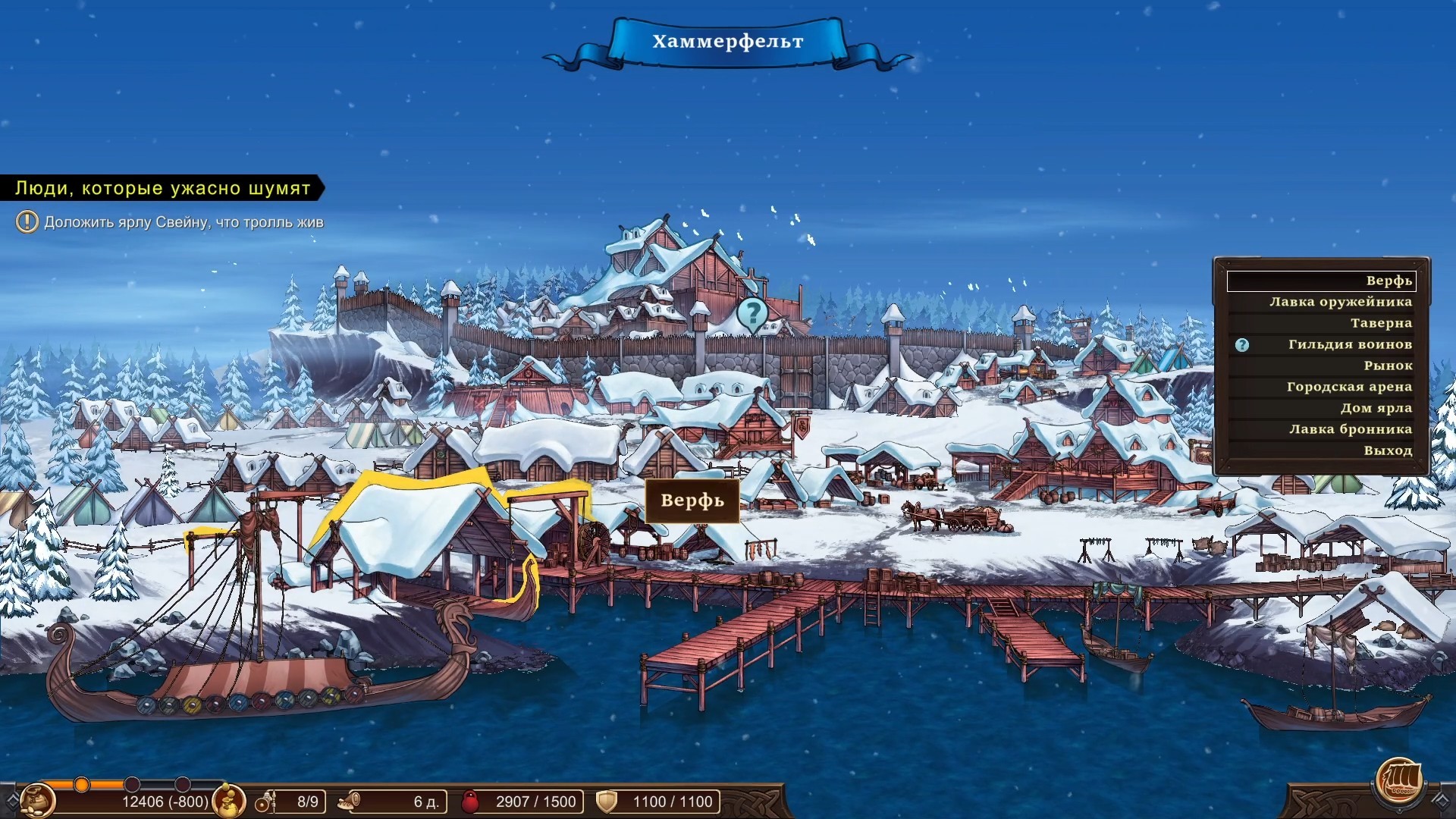Click the Верфь label on the shipyard
Viewport: 1456px width, 819px height.
click(x=692, y=500)
